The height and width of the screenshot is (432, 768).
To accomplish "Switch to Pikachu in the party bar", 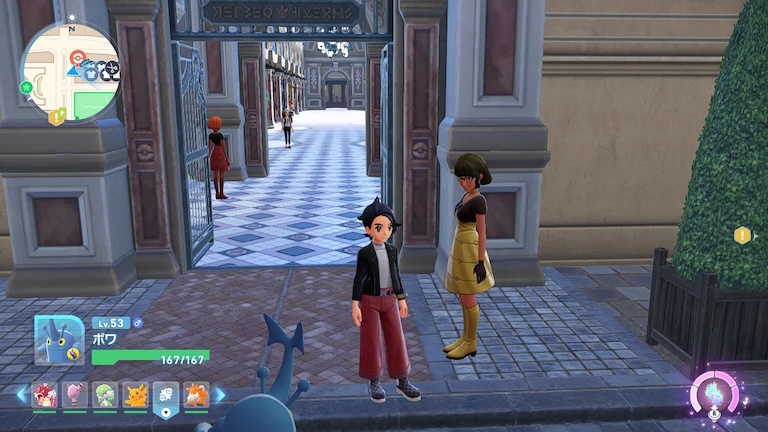I will (135, 395).
